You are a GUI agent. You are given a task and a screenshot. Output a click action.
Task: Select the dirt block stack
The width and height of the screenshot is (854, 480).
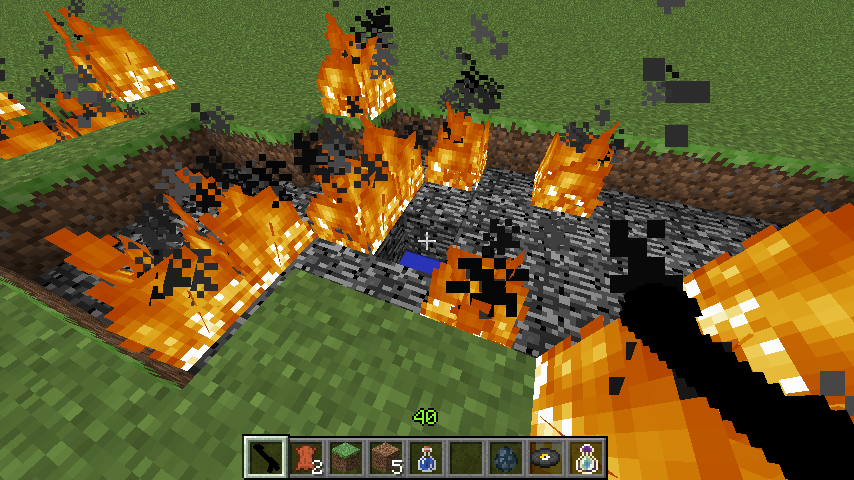click(x=387, y=457)
